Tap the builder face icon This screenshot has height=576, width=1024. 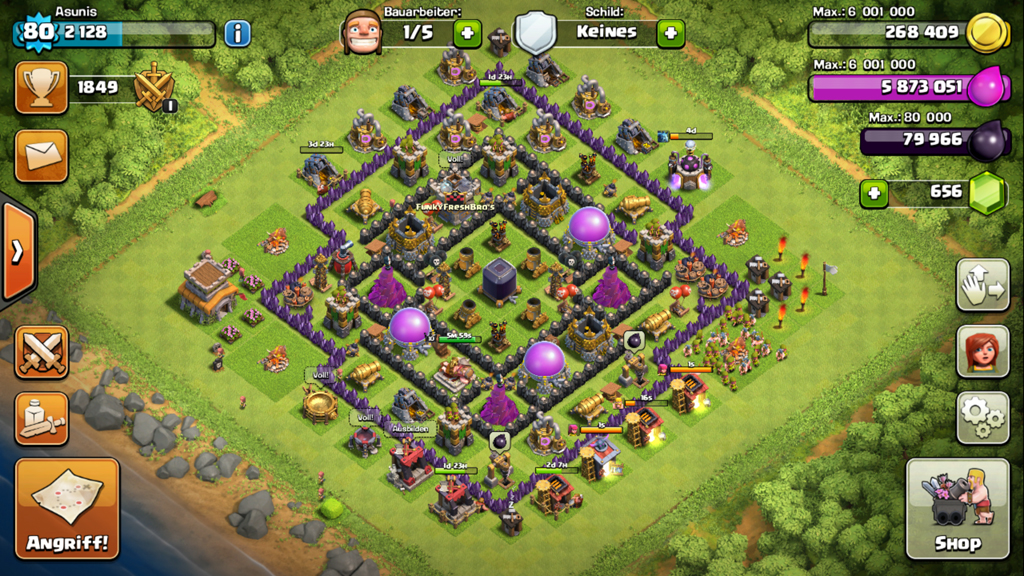362,32
